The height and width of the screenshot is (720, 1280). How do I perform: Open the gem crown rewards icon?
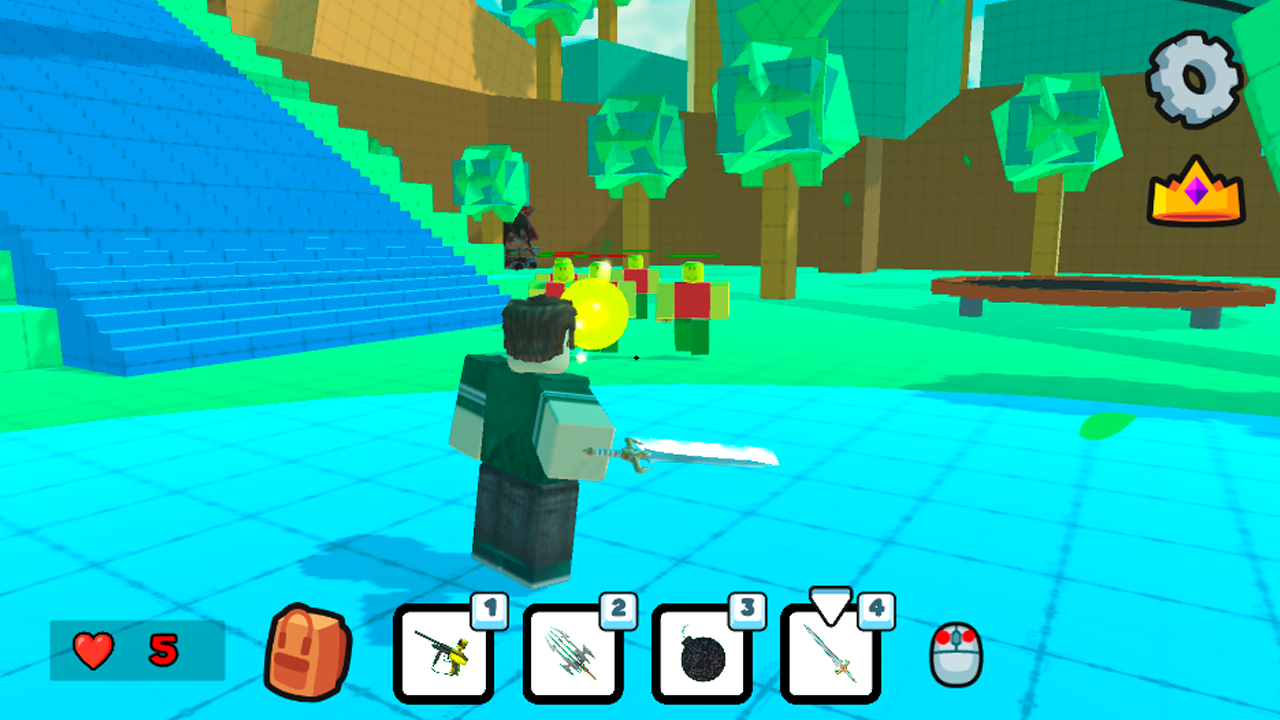point(1196,192)
